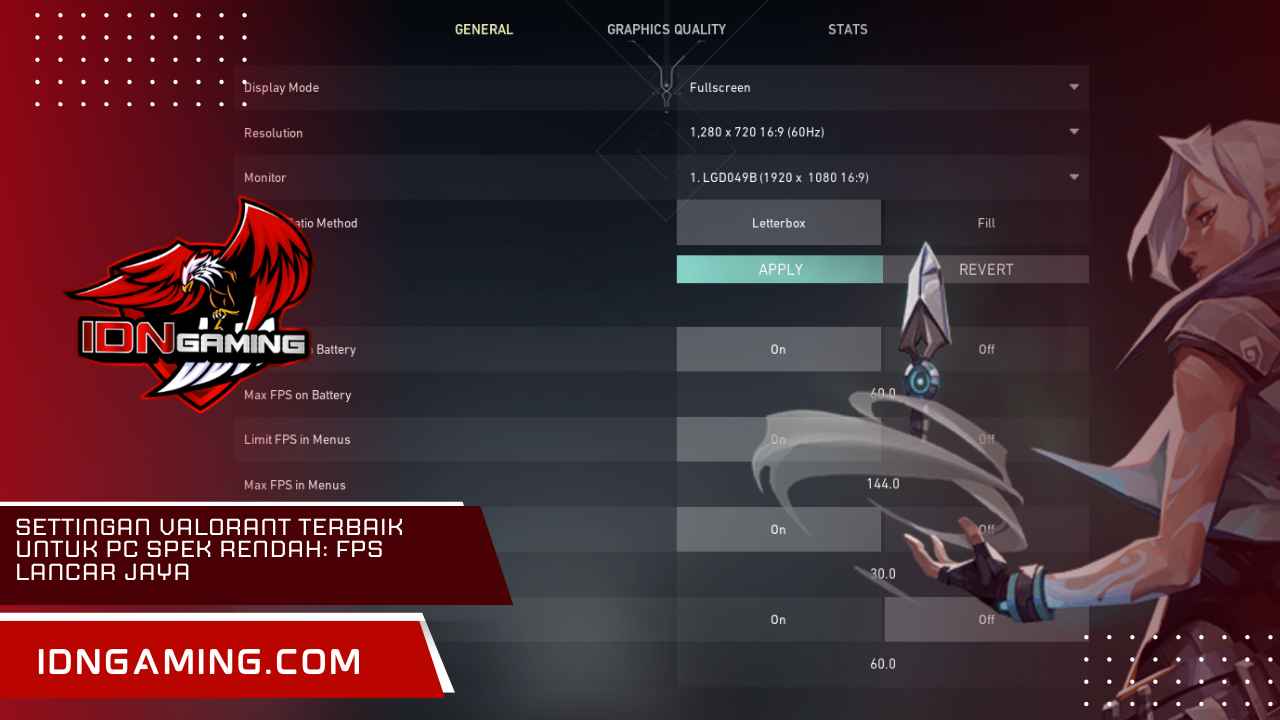1280x720 pixels.
Task: Select the GENERAL settings tab
Action: [x=484, y=29]
